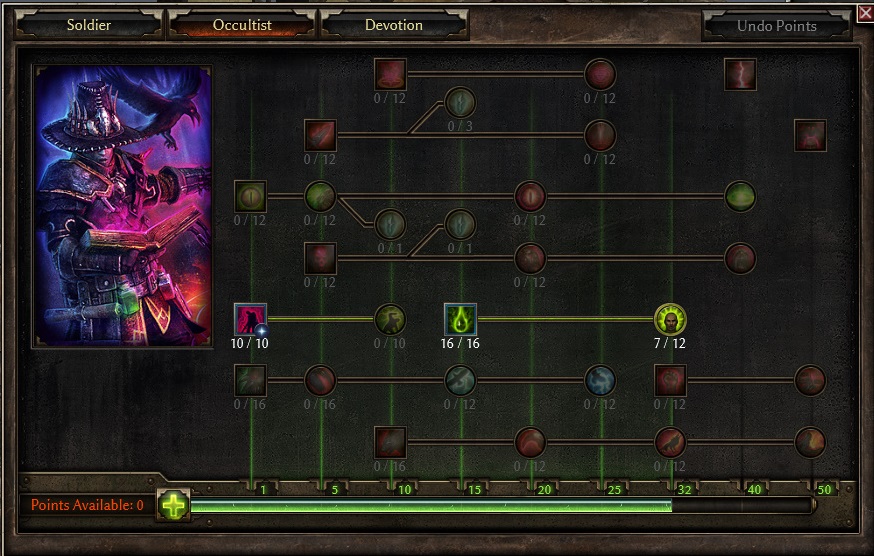Select the lightning bolt skill icon
The image size is (874, 556).
click(740, 74)
